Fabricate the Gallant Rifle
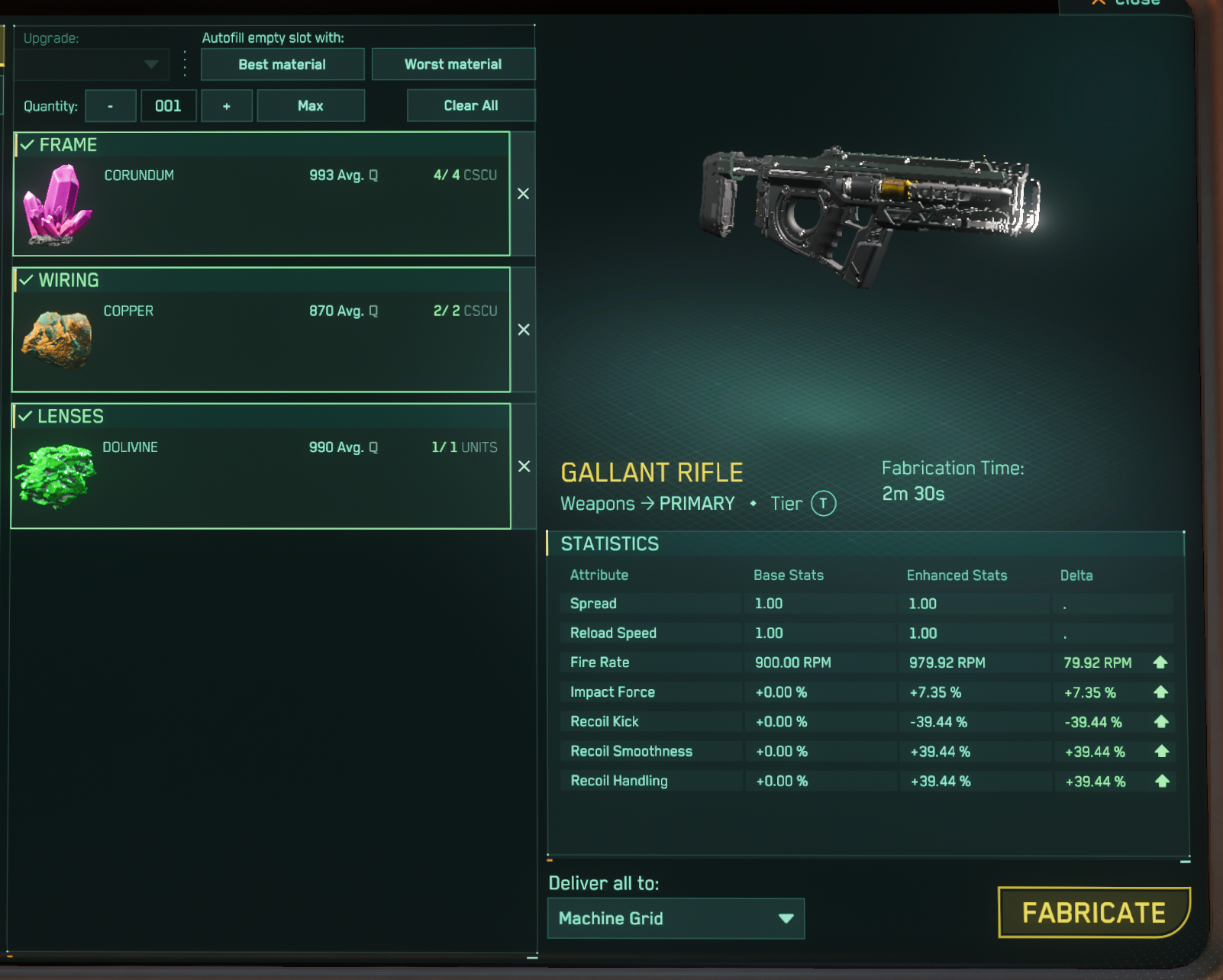Screen dimensions: 1223x980 pyautogui.click(x=1093, y=913)
